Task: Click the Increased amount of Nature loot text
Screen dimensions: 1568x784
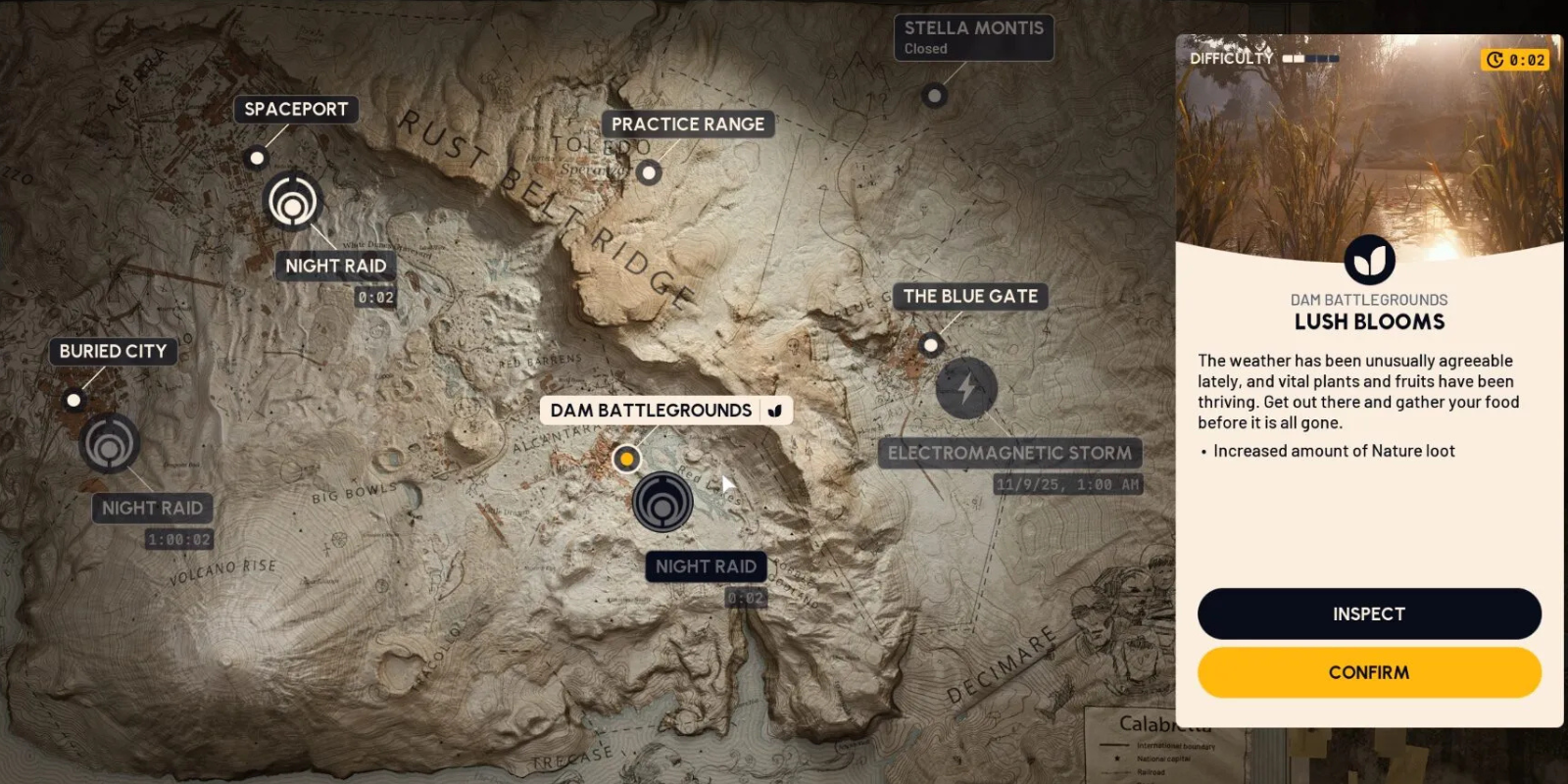Action: click(x=1334, y=451)
